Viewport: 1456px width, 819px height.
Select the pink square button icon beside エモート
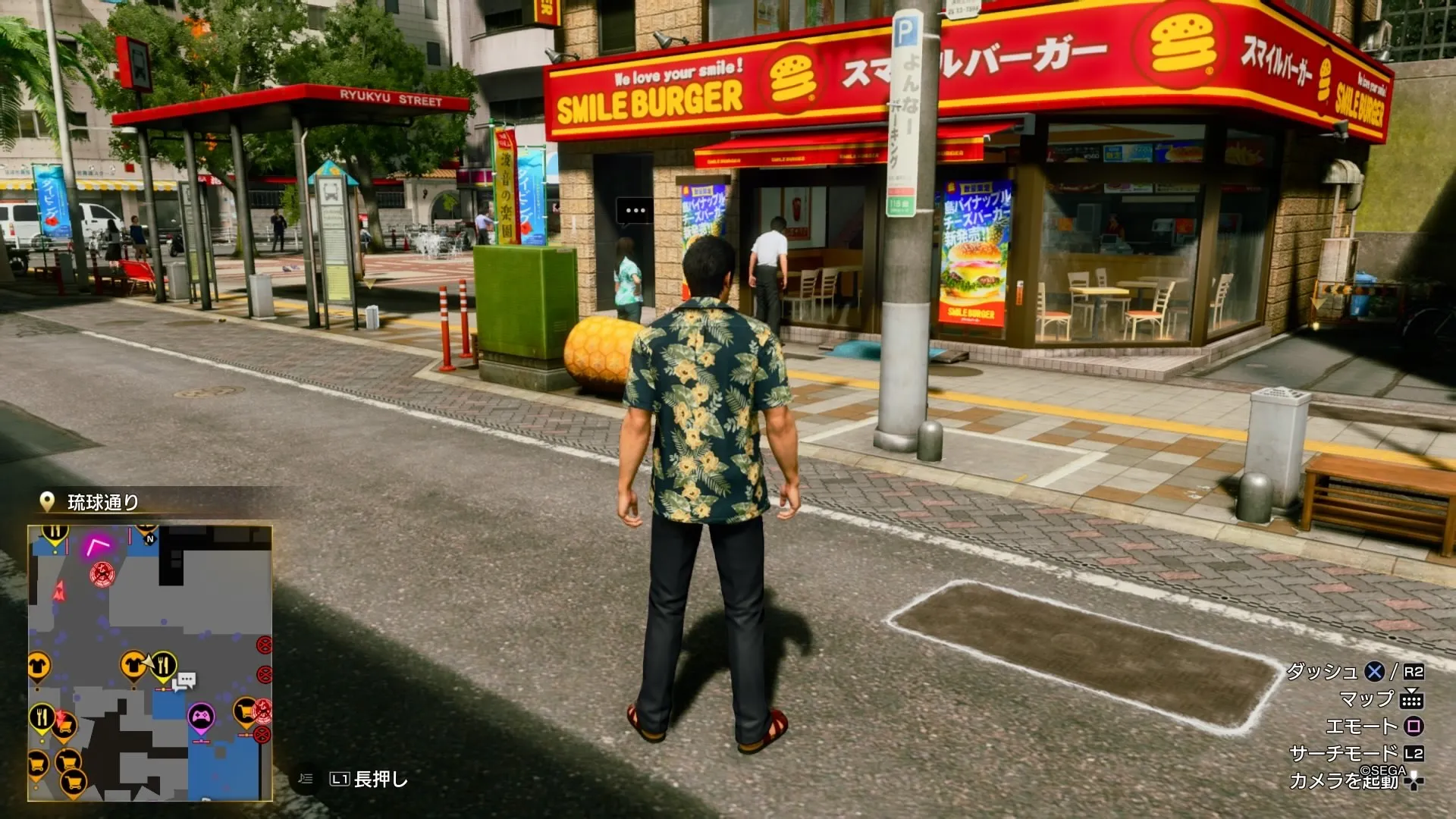point(1413,725)
